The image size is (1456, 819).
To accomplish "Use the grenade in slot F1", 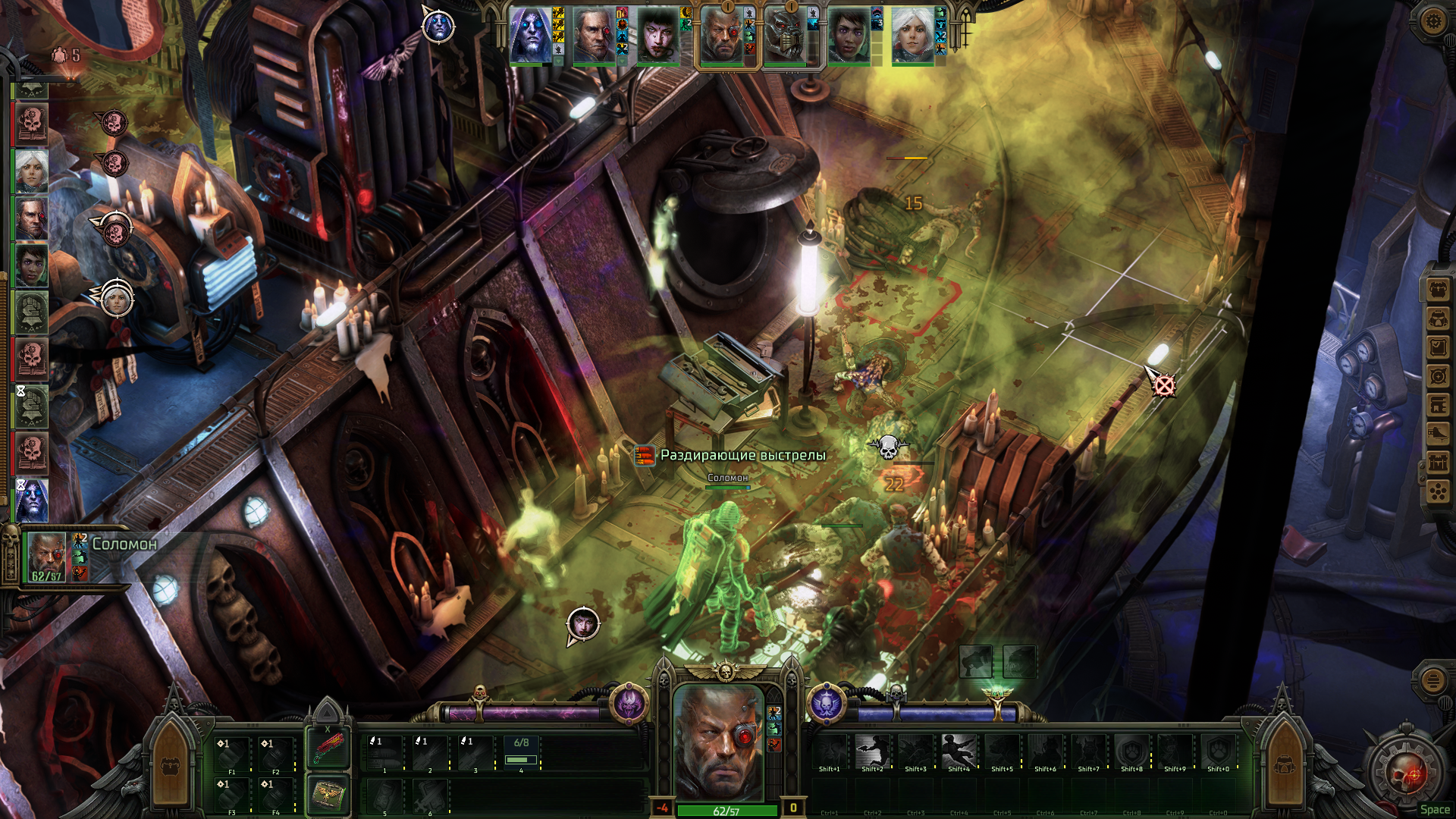I will pos(232,755).
